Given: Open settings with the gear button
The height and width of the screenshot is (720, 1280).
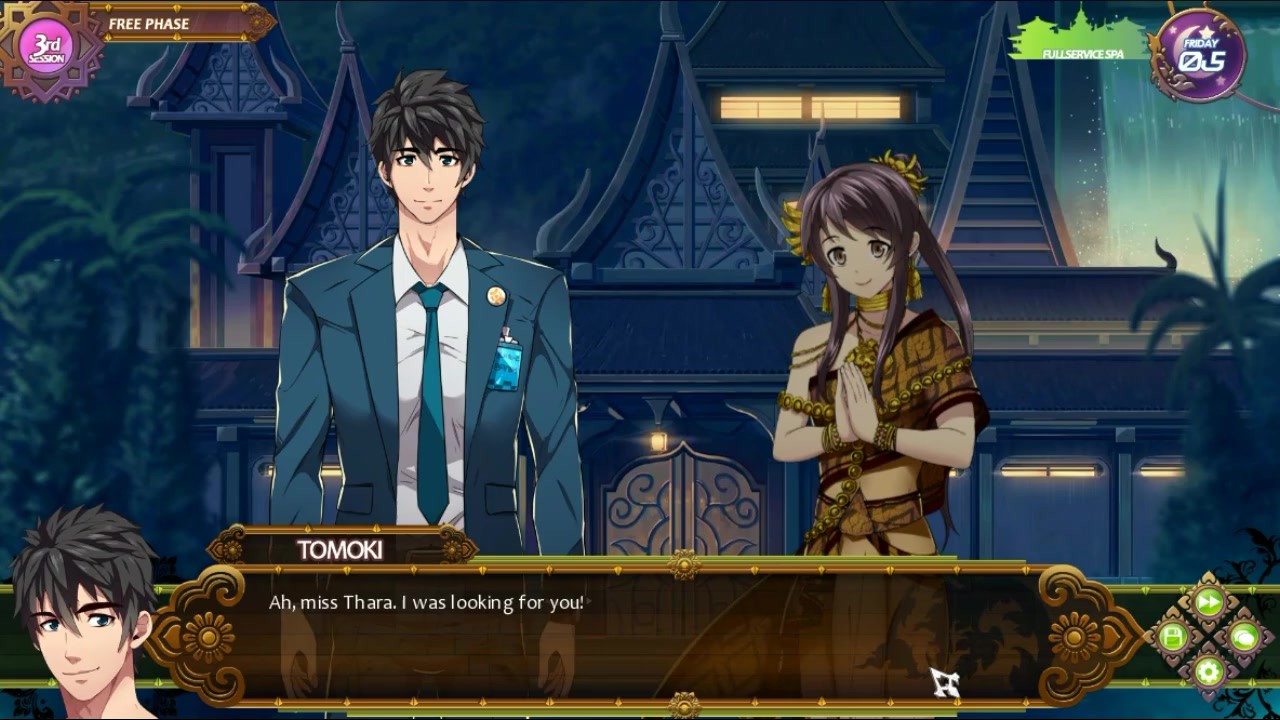Looking at the screenshot, I should [x=1209, y=670].
